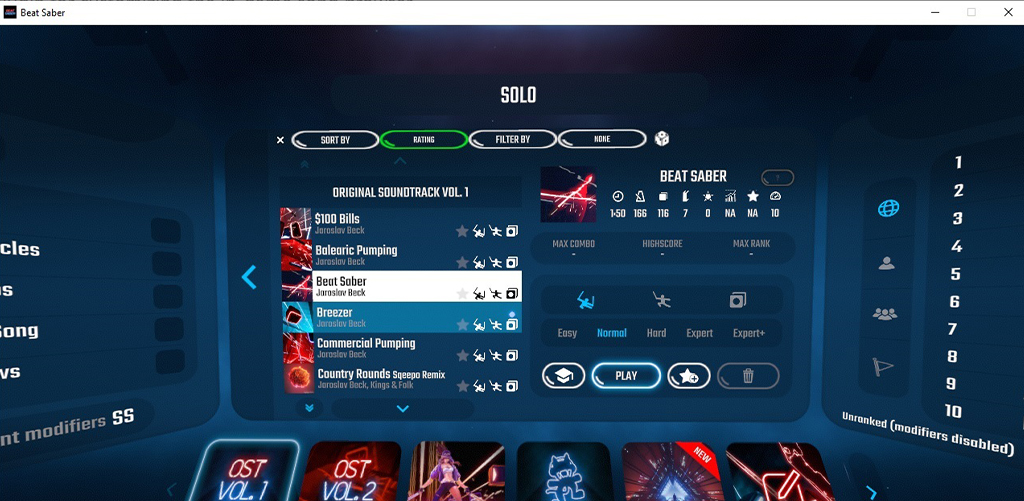The height and width of the screenshot is (501, 1024).
Task: Choose Balearic Pumping from the song list
Action: [380, 255]
